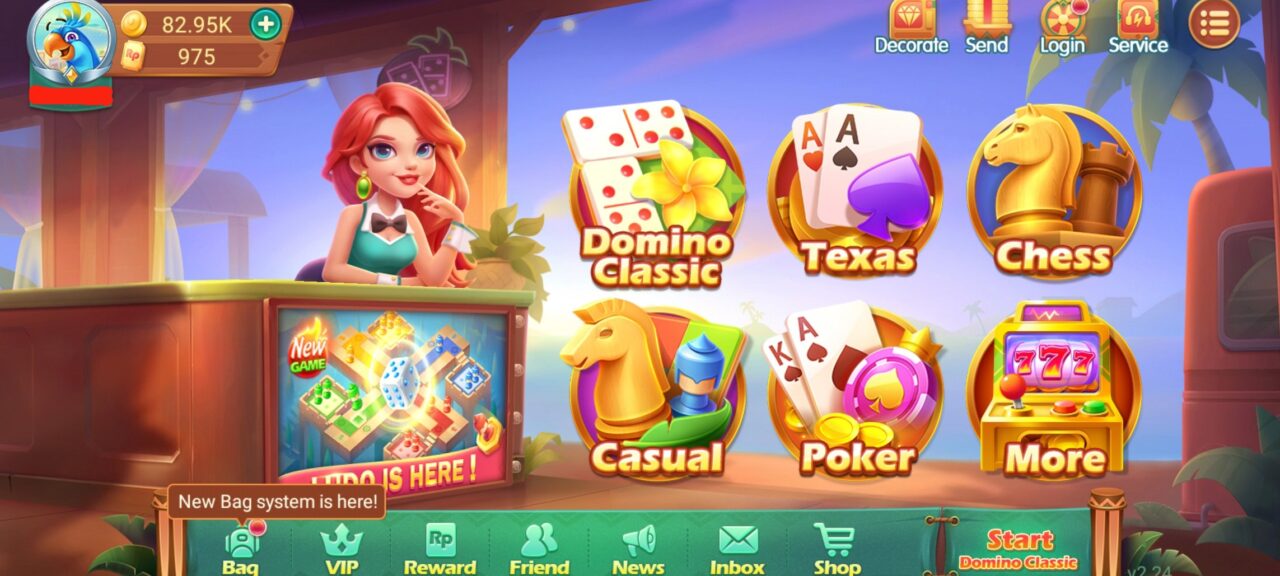1280x576 pixels.
Task: Open the Bag inventory
Action: click(240, 548)
